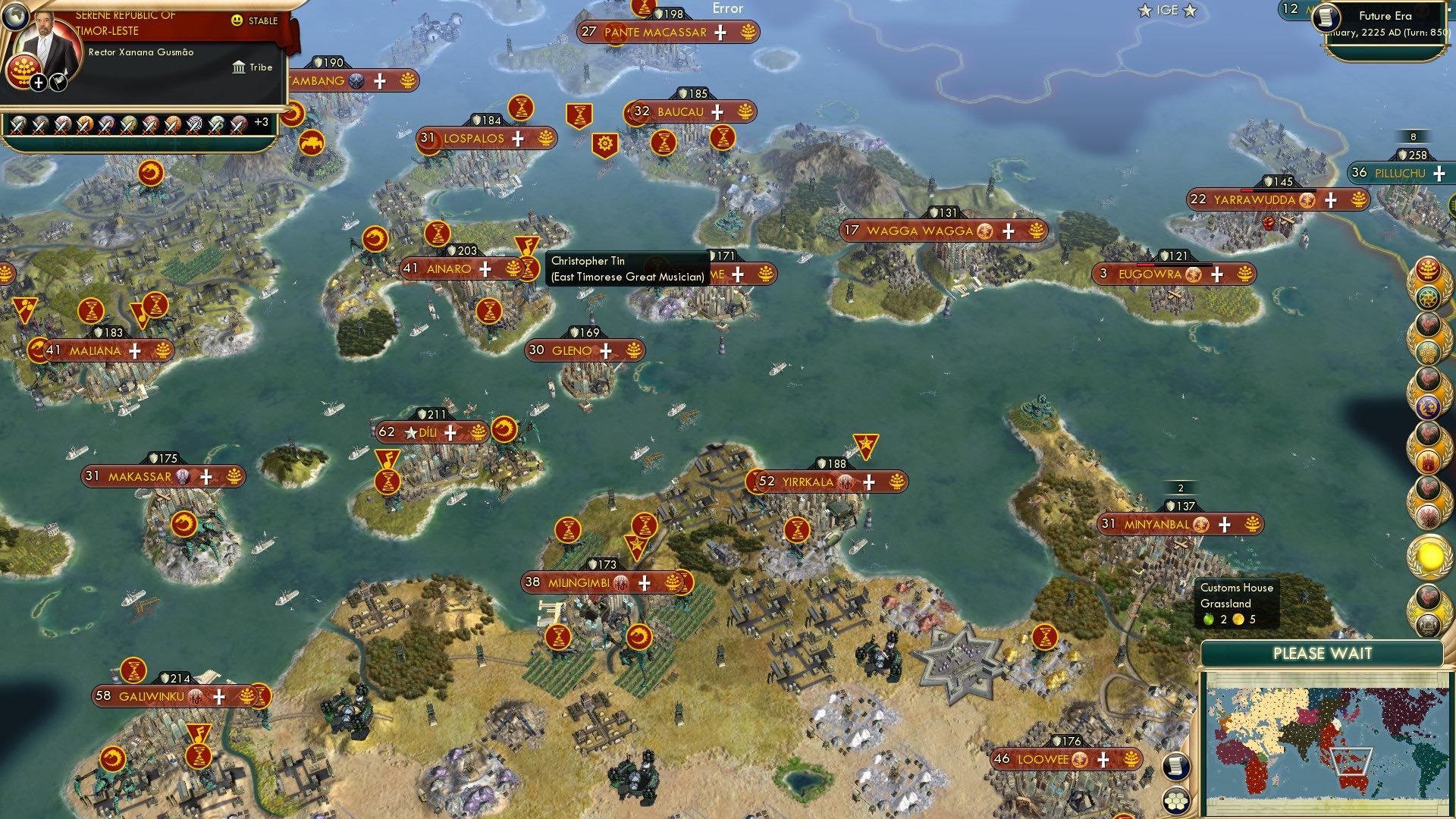The image size is (1456, 819).
Task: Click the PLEASE WAIT banner above the minimap
Action: 1323,653
